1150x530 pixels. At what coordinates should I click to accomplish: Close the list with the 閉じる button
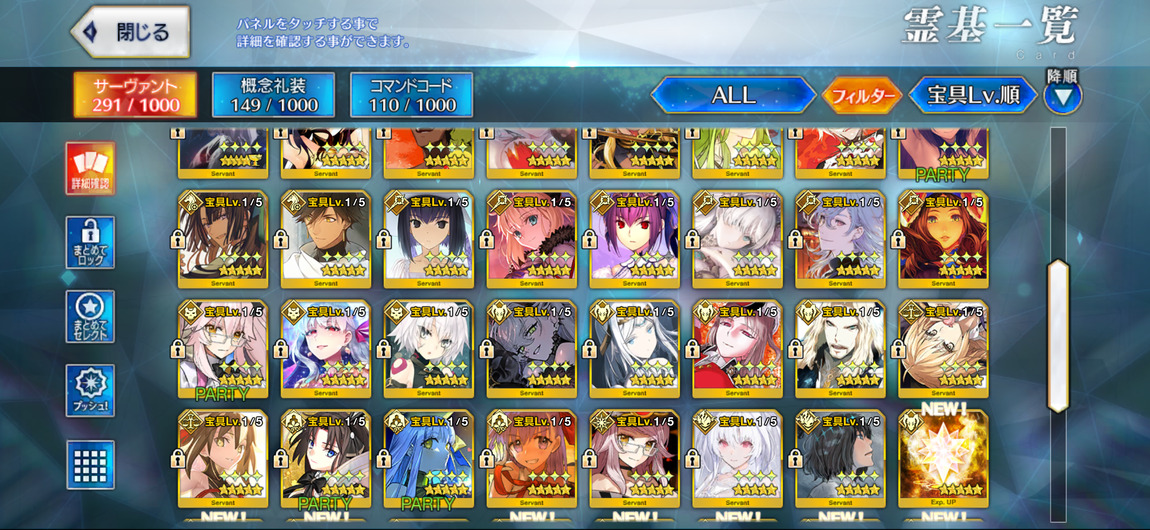point(132,31)
